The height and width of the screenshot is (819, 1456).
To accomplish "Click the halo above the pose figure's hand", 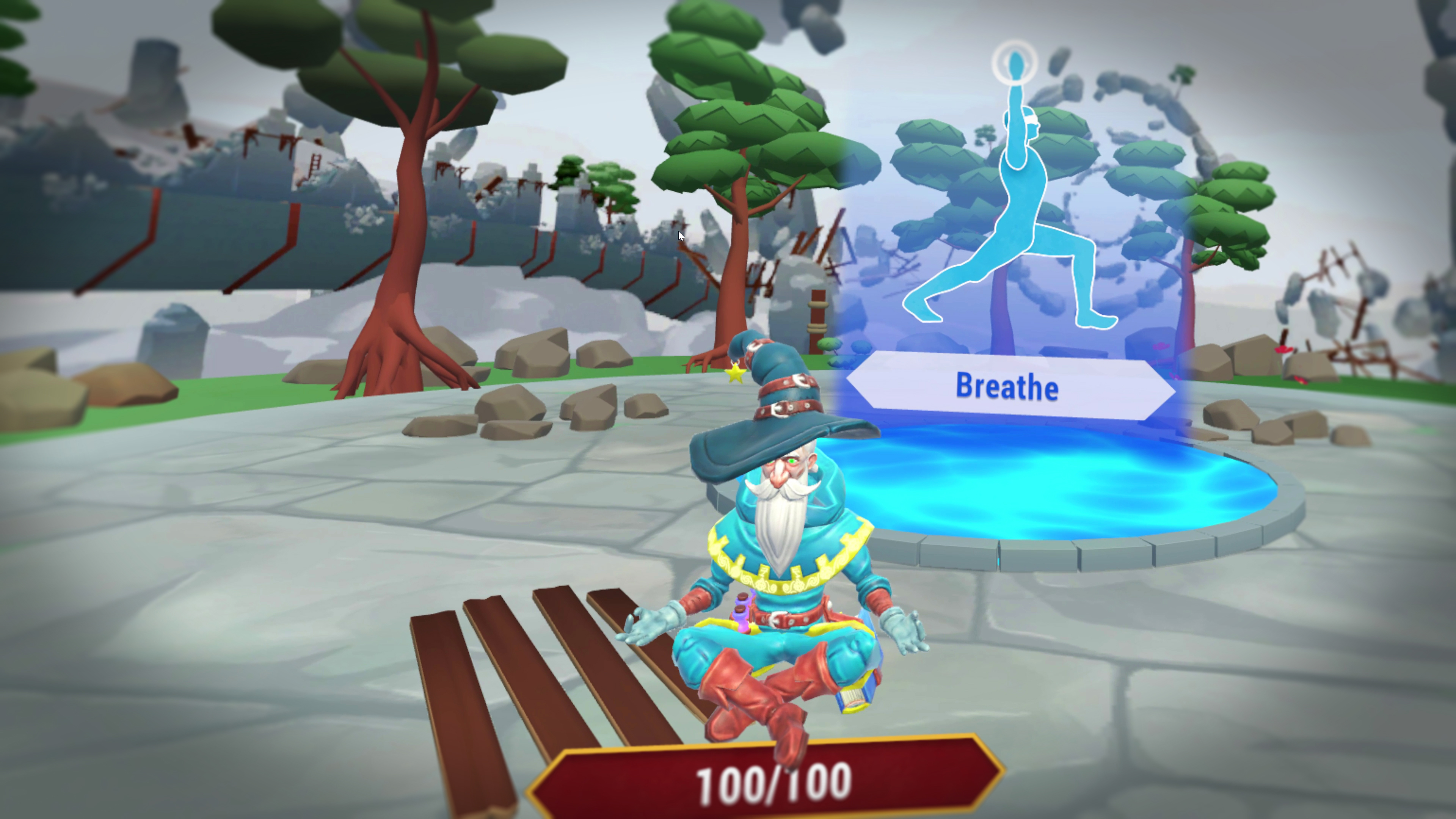I will [1015, 64].
